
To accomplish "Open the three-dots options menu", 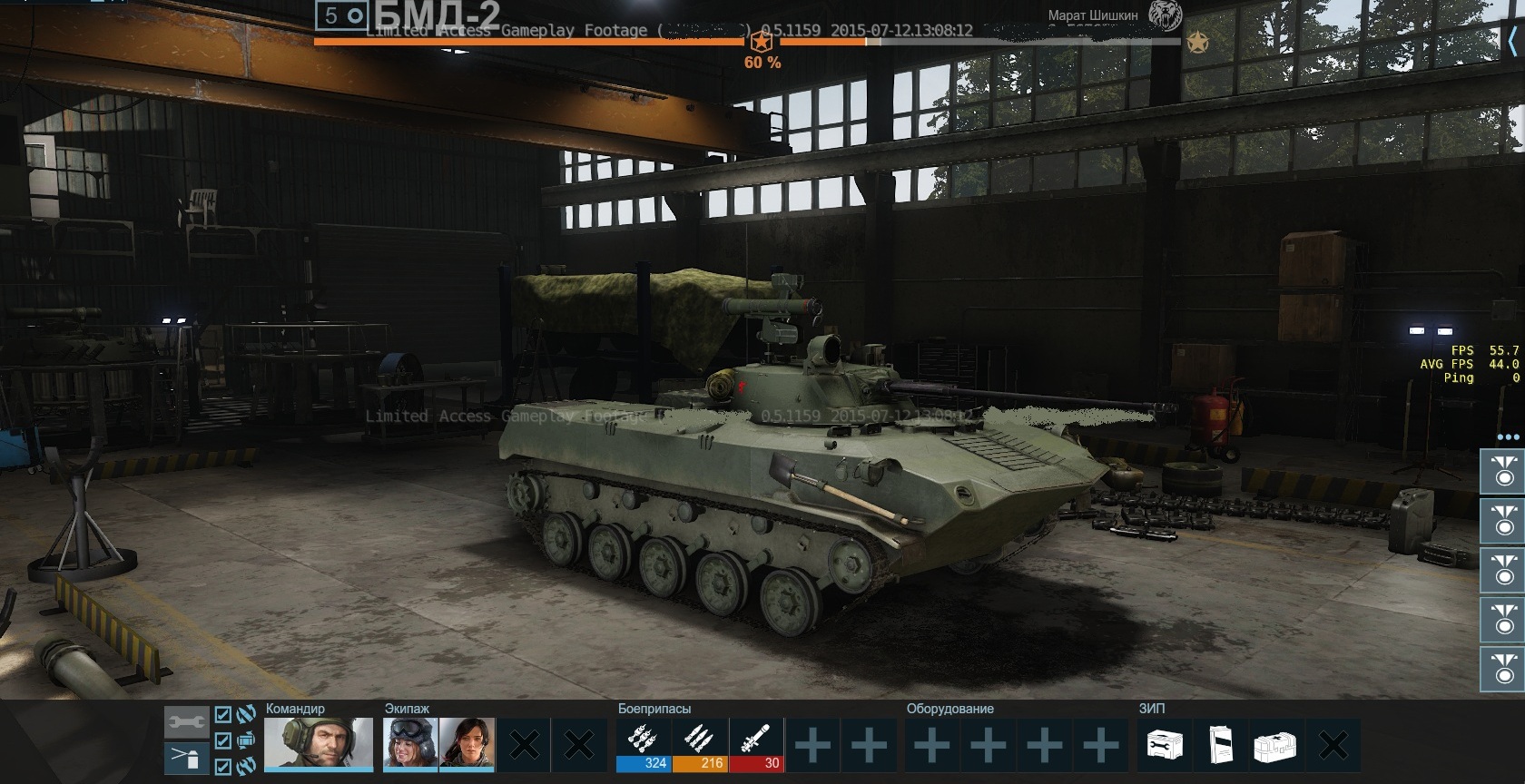I will [1507, 436].
